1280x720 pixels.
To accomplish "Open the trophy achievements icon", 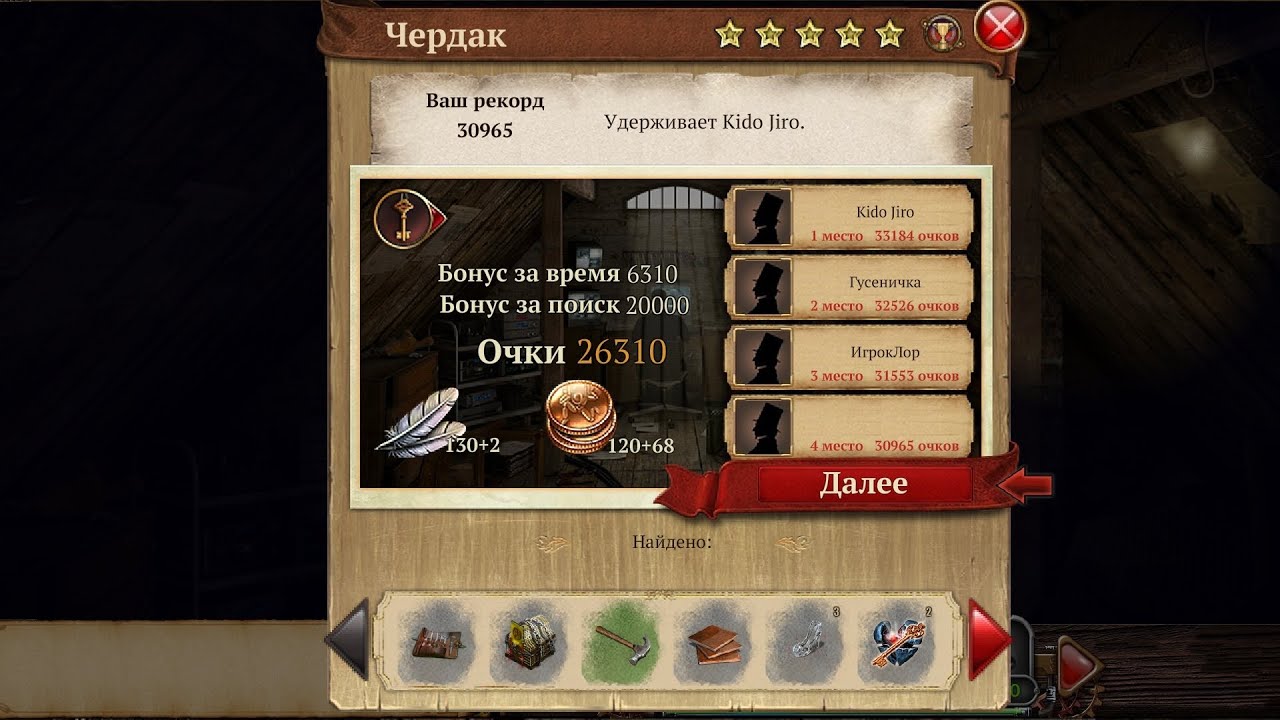I will pyautogui.click(x=940, y=33).
